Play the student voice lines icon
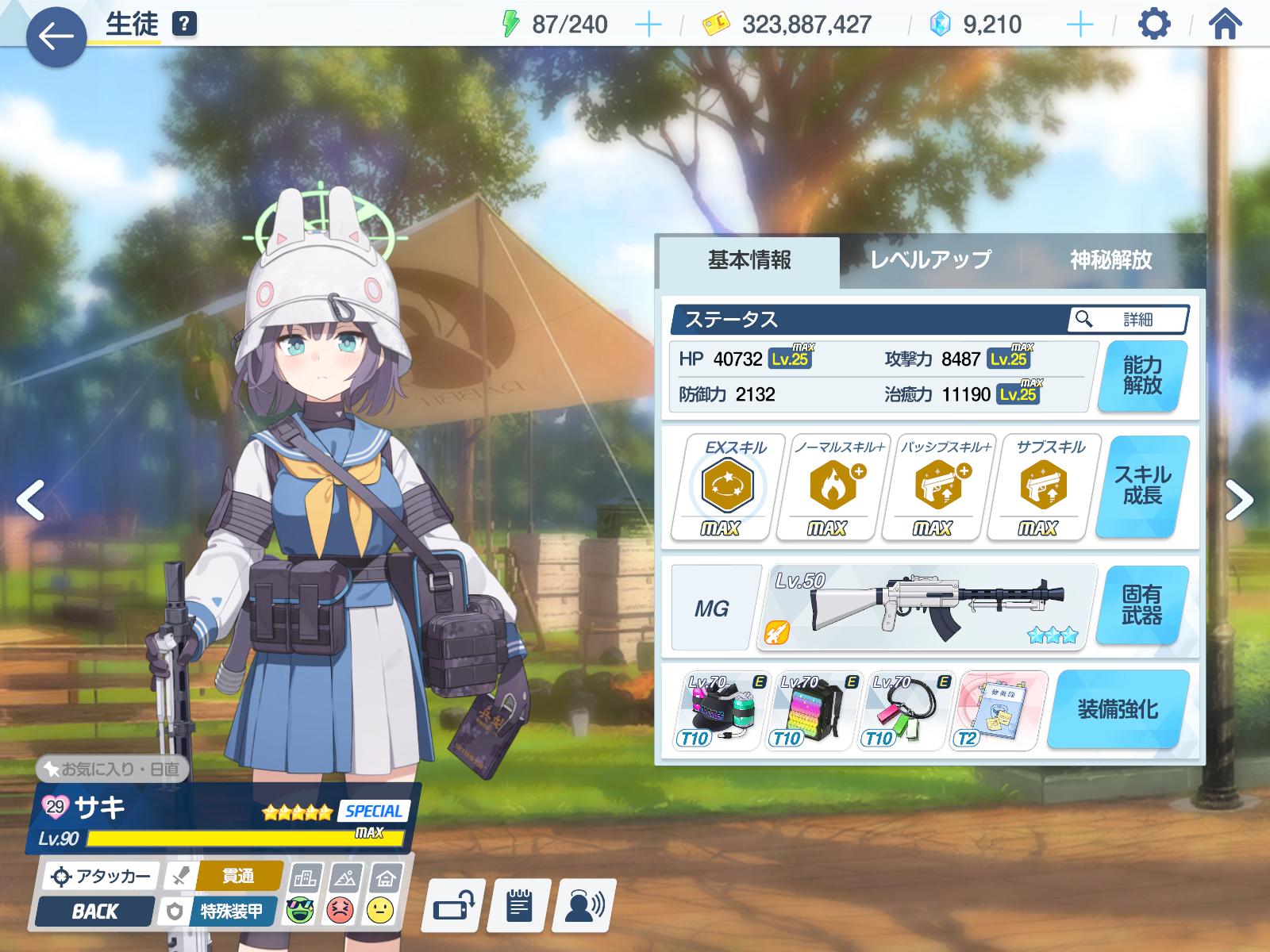 coord(583,905)
